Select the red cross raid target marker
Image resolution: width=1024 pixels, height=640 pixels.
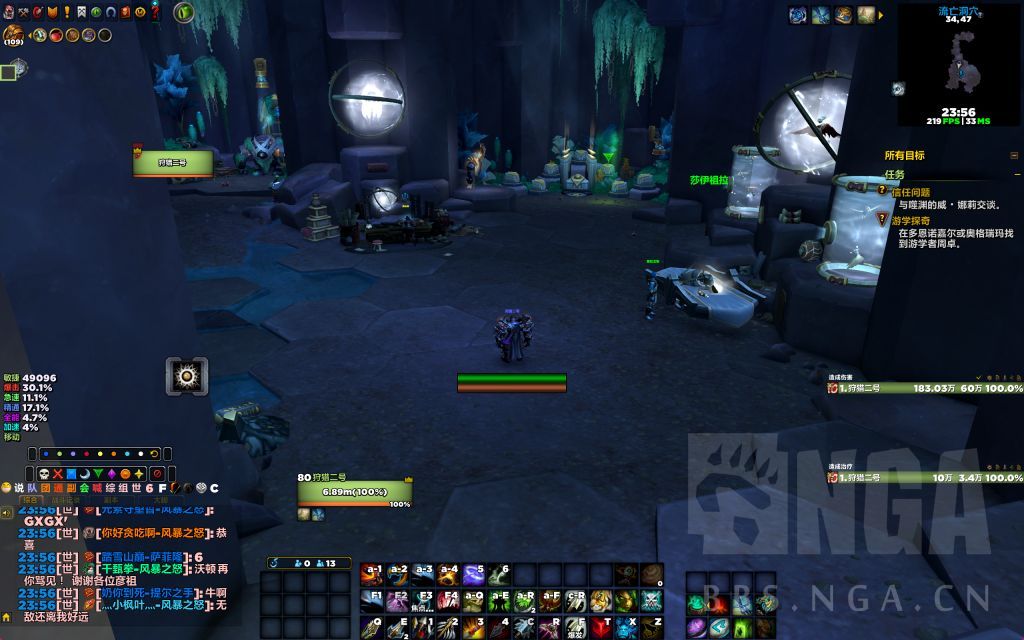coord(58,473)
